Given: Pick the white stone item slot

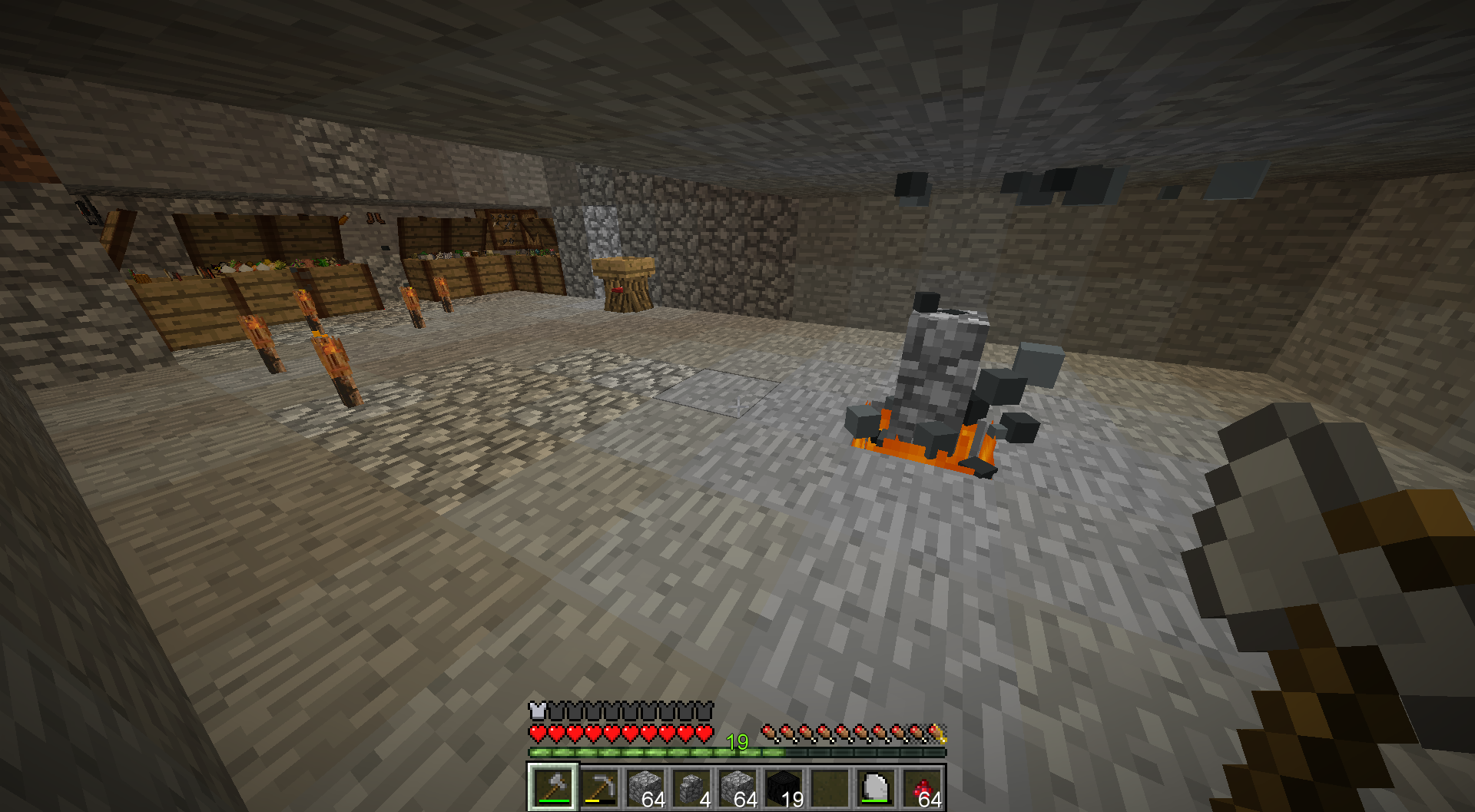Looking at the screenshot, I should pyautogui.click(x=876, y=787).
